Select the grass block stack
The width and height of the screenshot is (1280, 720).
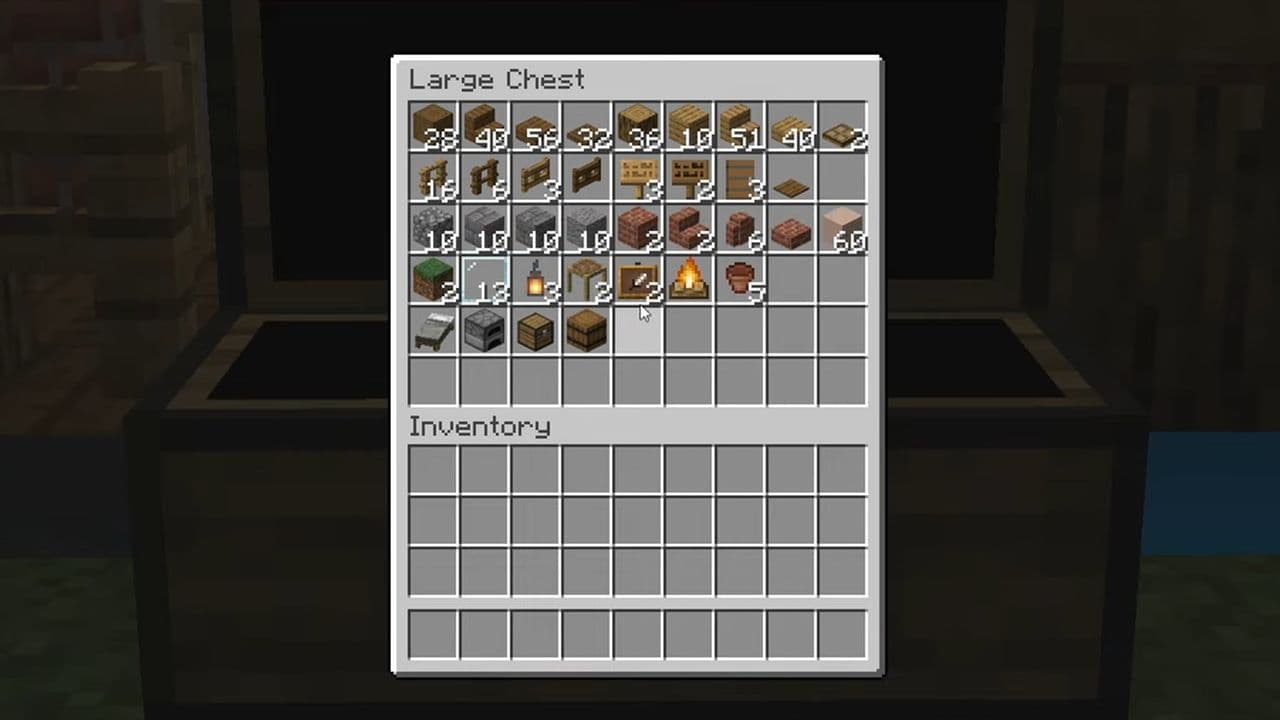[433, 281]
